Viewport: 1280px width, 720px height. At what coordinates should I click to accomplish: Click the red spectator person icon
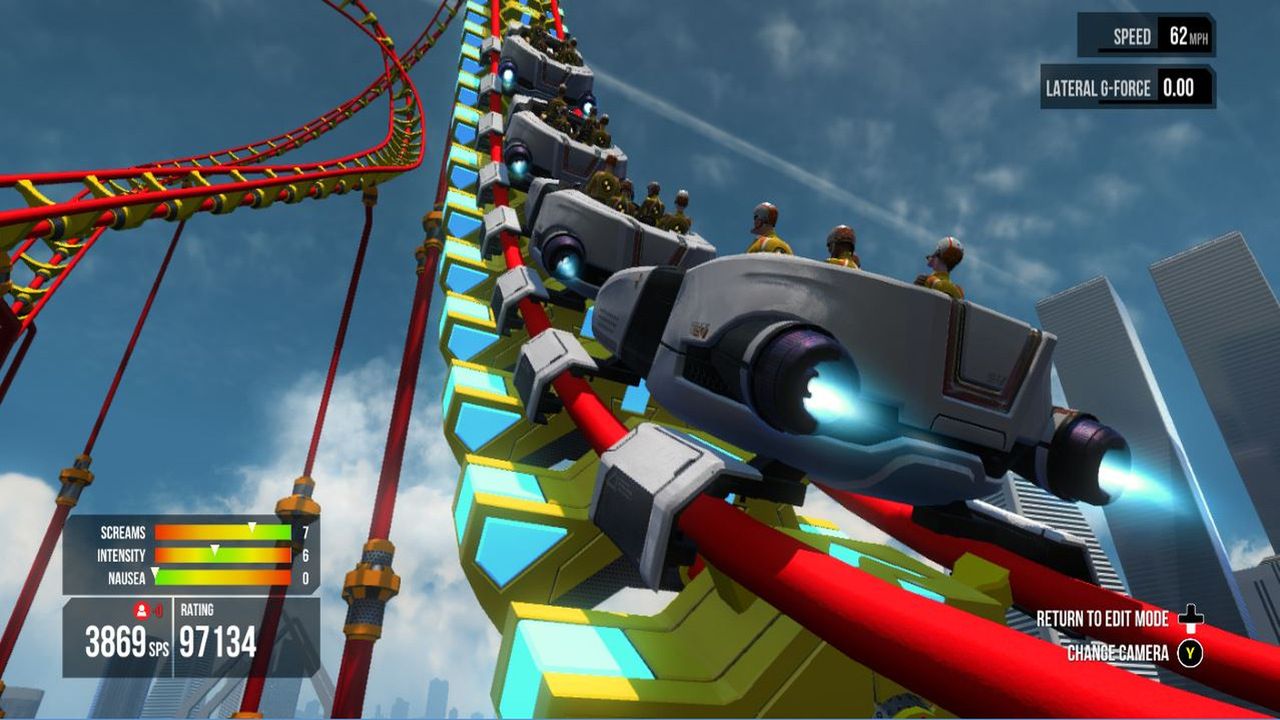point(143,609)
